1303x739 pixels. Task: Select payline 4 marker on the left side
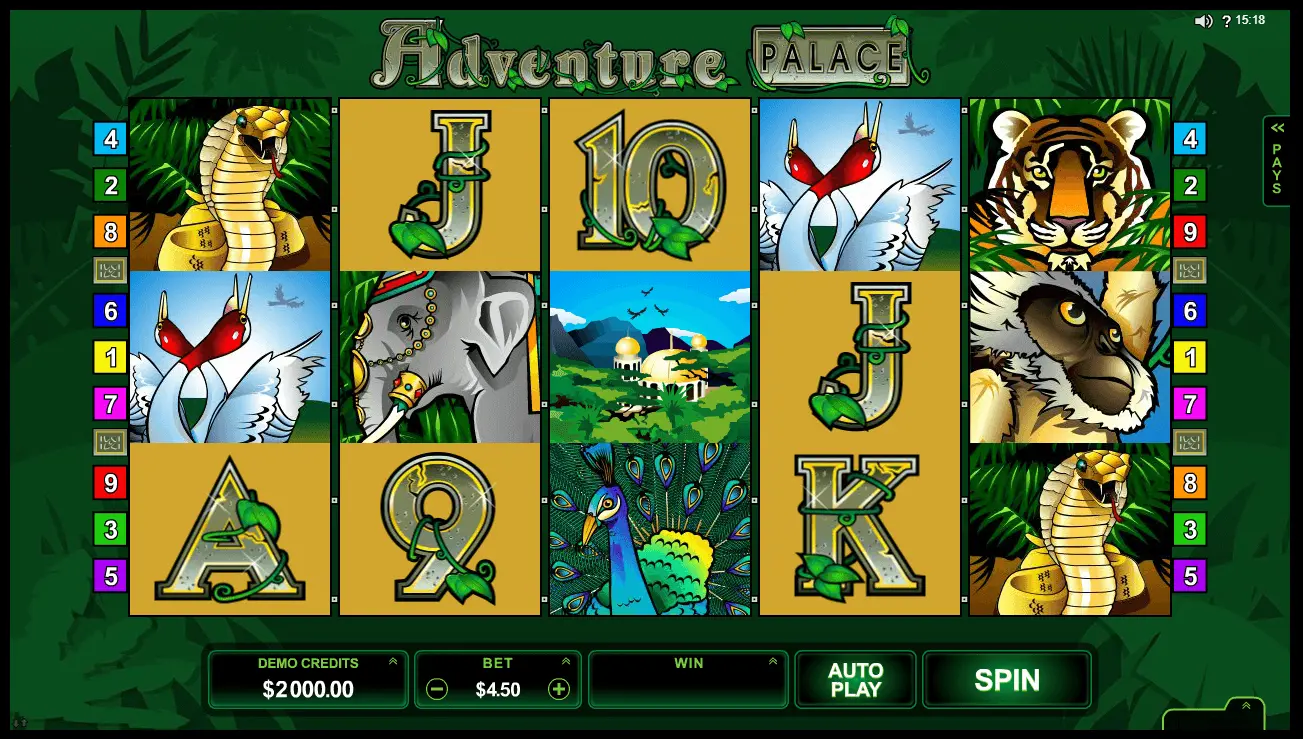tap(110, 139)
